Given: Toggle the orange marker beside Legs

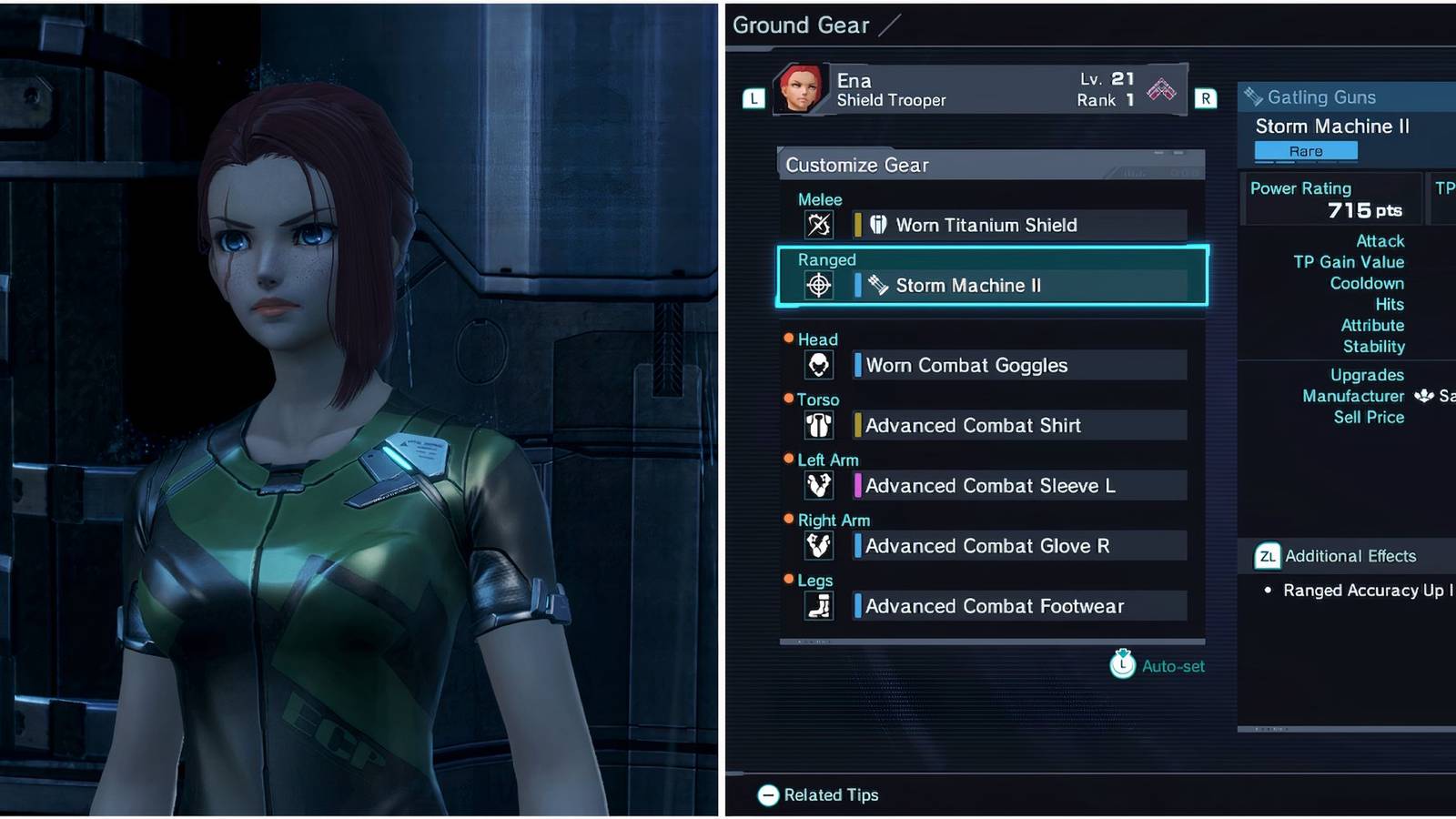Looking at the screenshot, I should pyautogui.click(x=789, y=579).
